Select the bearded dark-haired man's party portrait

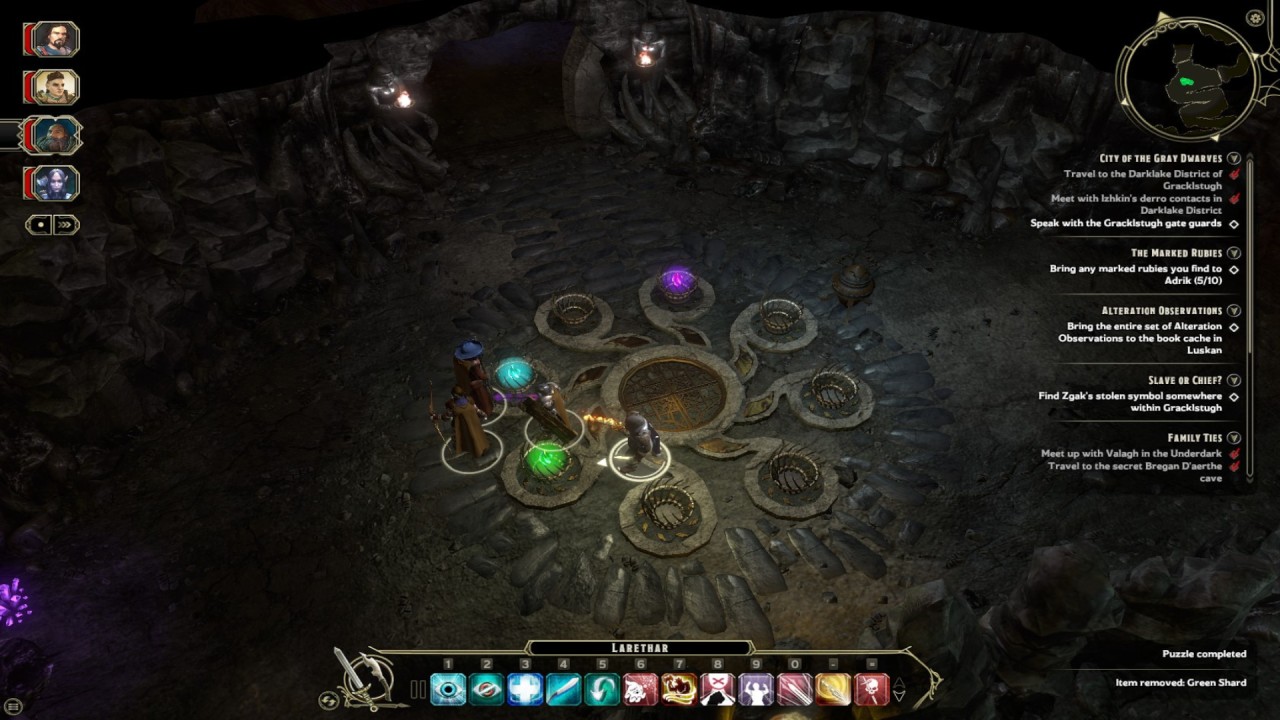click(x=54, y=39)
